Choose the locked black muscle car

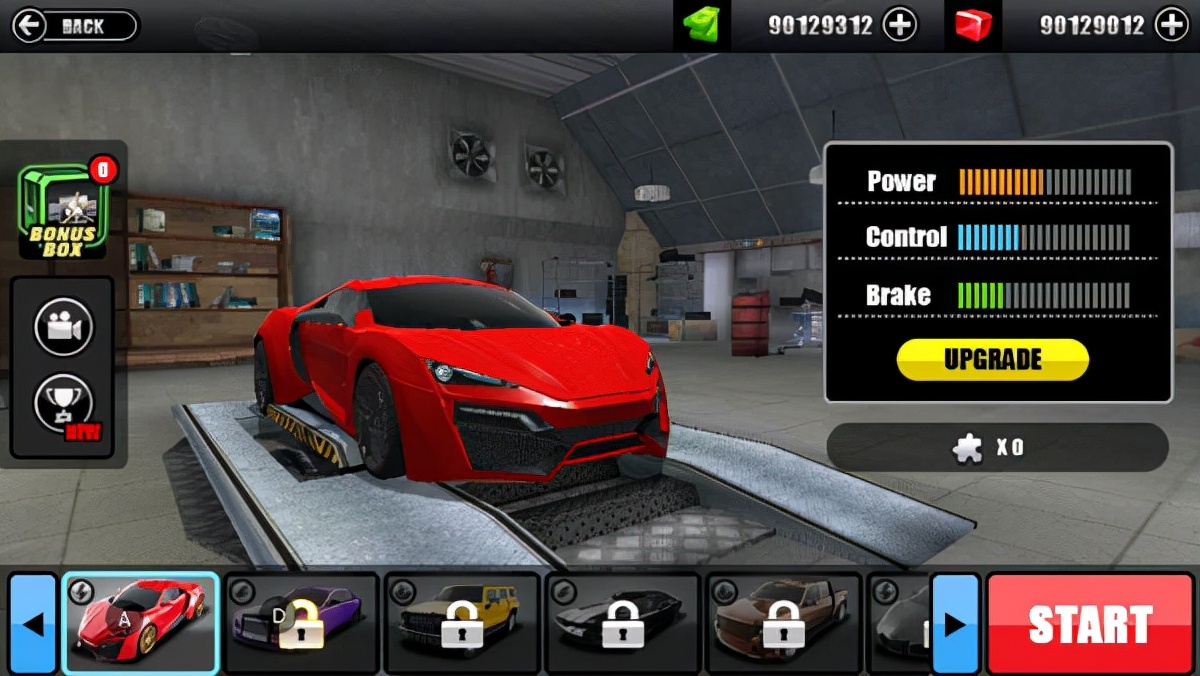tap(622, 621)
